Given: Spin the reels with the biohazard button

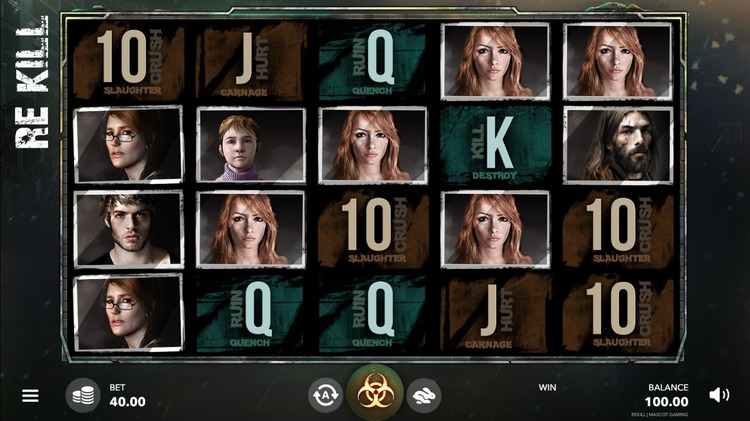Looking at the screenshot, I should 375,393.
